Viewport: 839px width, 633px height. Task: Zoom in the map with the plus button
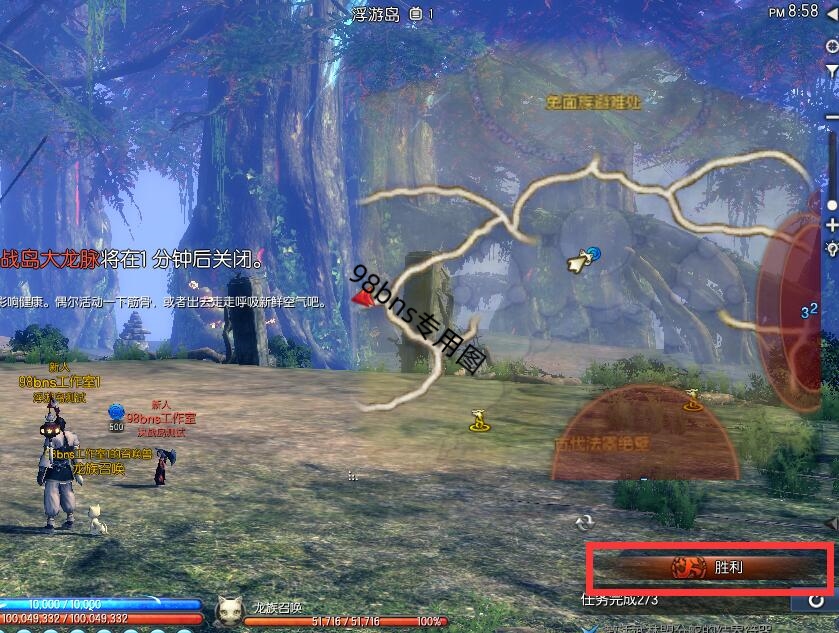(x=831, y=227)
